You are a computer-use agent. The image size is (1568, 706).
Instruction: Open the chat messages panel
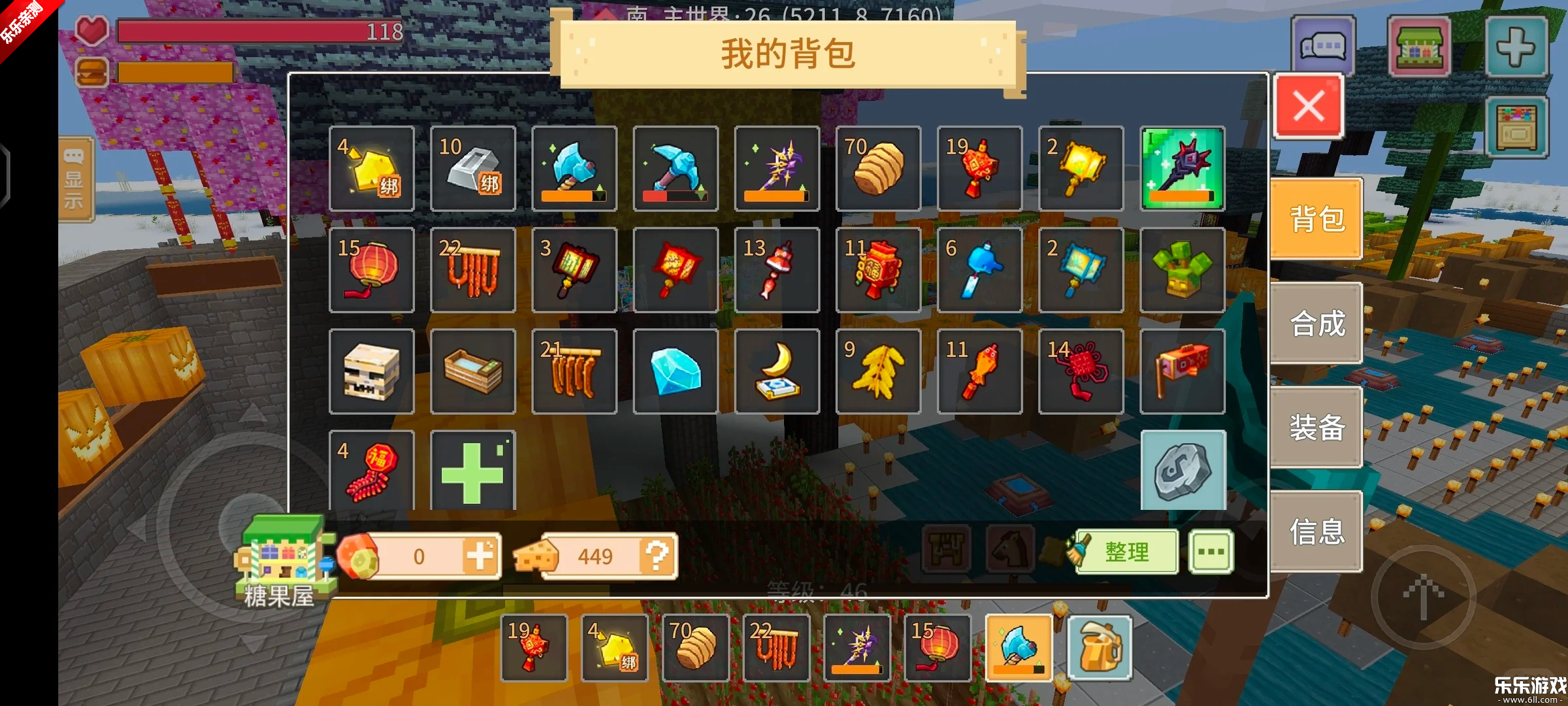click(x=1324, y=46)
